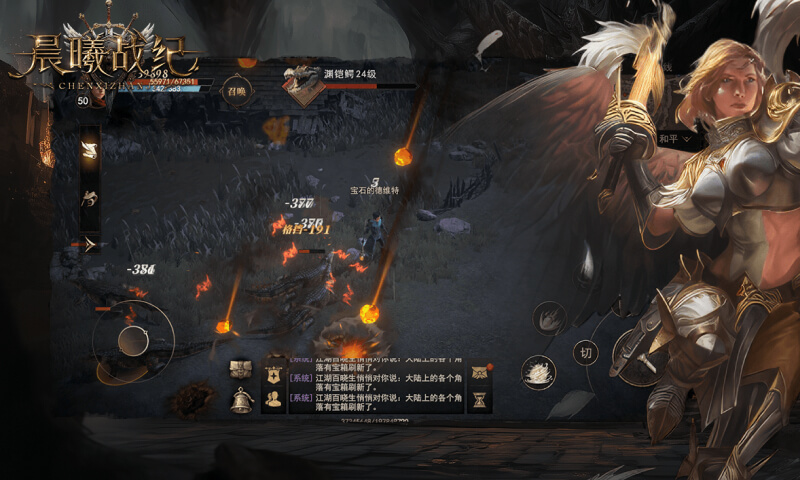Open the system chat message box

(376, 385)
